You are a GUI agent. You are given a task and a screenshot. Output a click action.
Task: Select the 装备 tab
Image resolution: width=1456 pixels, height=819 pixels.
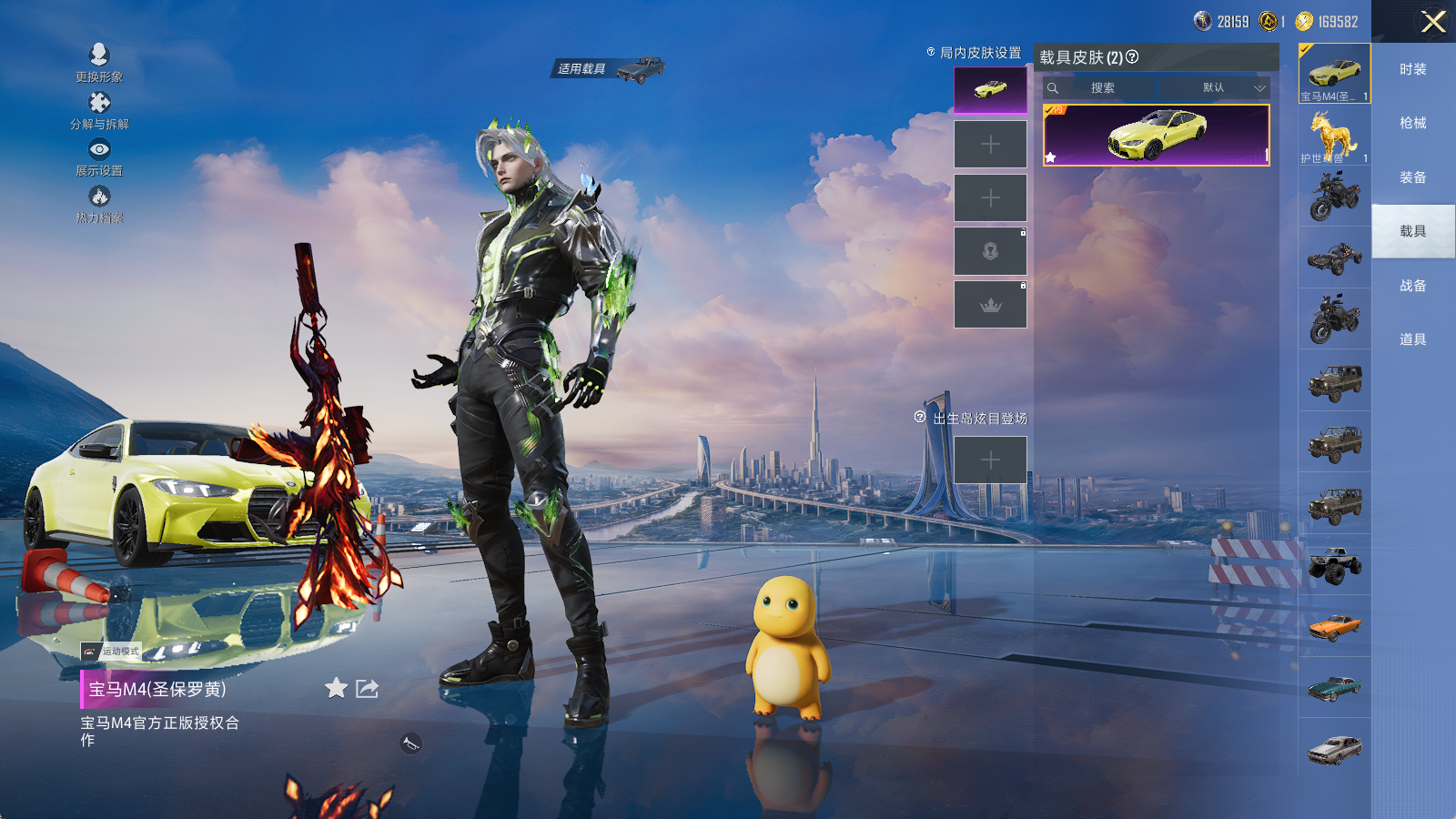pos(1412,177)
